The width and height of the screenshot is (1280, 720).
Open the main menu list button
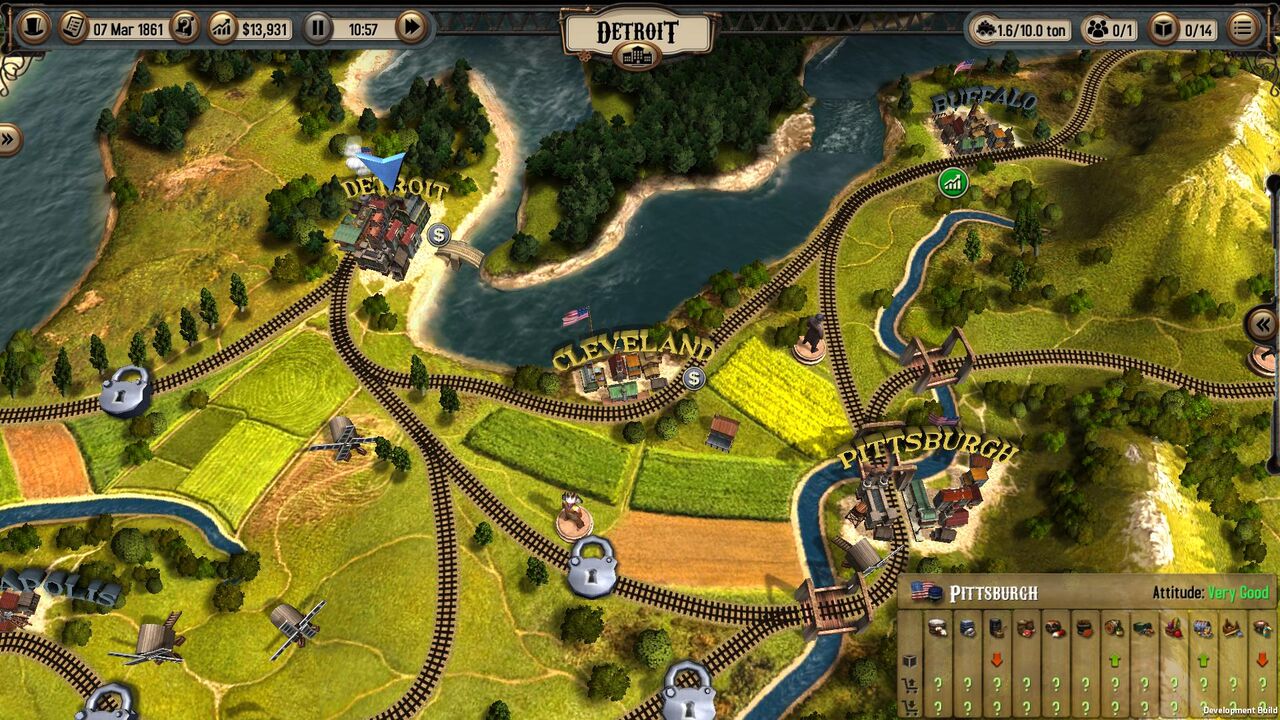[1243, 28]
